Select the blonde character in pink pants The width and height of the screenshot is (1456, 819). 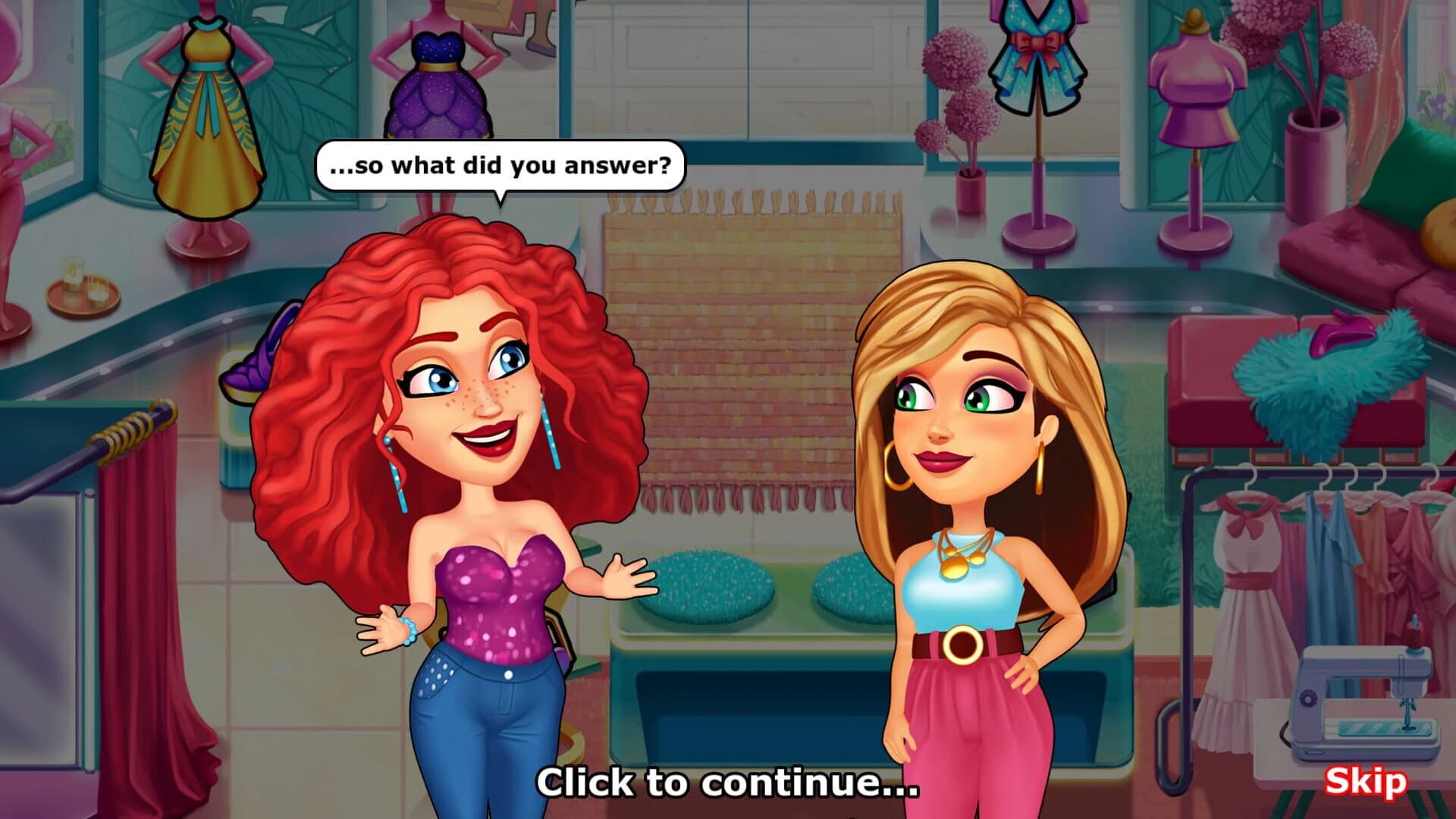click(963, 493)
